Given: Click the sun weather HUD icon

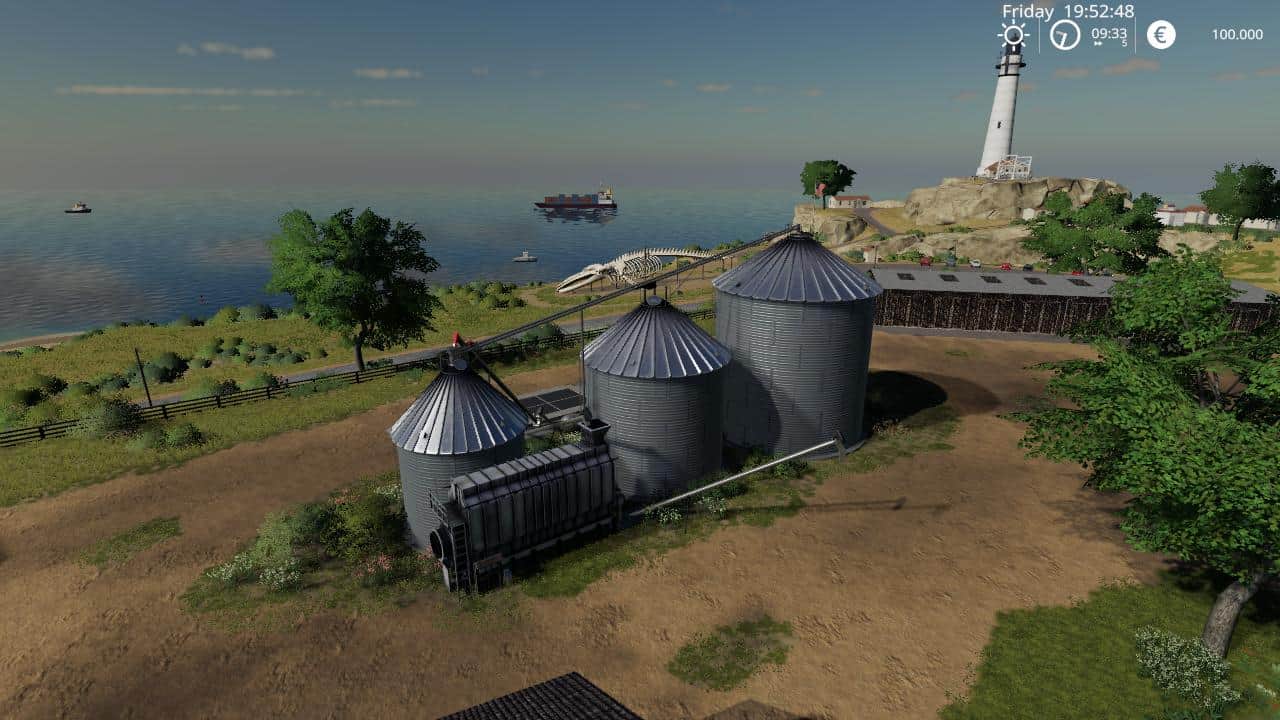Looking at the screenshot, I should tap(1015, 34).
